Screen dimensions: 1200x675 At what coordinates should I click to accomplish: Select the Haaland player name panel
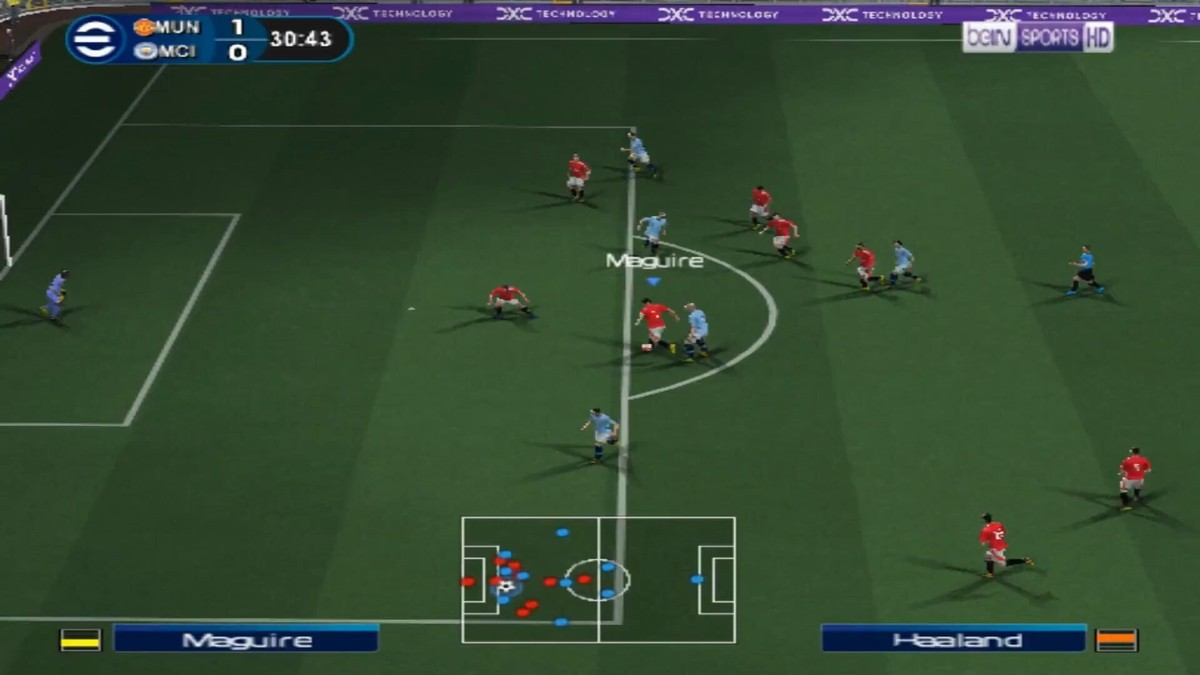(x=953, y=639)
